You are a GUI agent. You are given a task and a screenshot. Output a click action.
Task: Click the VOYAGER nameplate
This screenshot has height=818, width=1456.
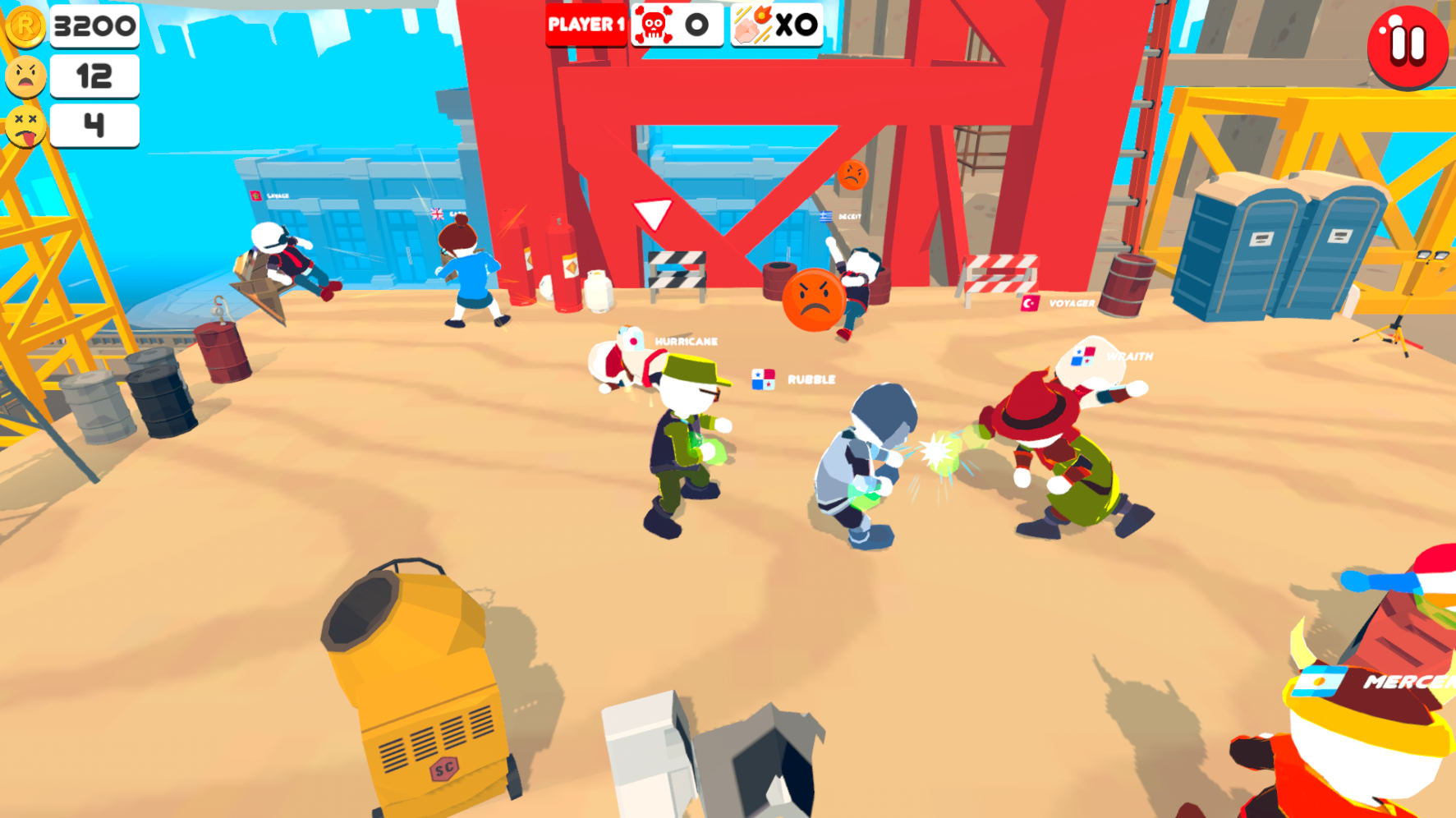point(1072,303)
